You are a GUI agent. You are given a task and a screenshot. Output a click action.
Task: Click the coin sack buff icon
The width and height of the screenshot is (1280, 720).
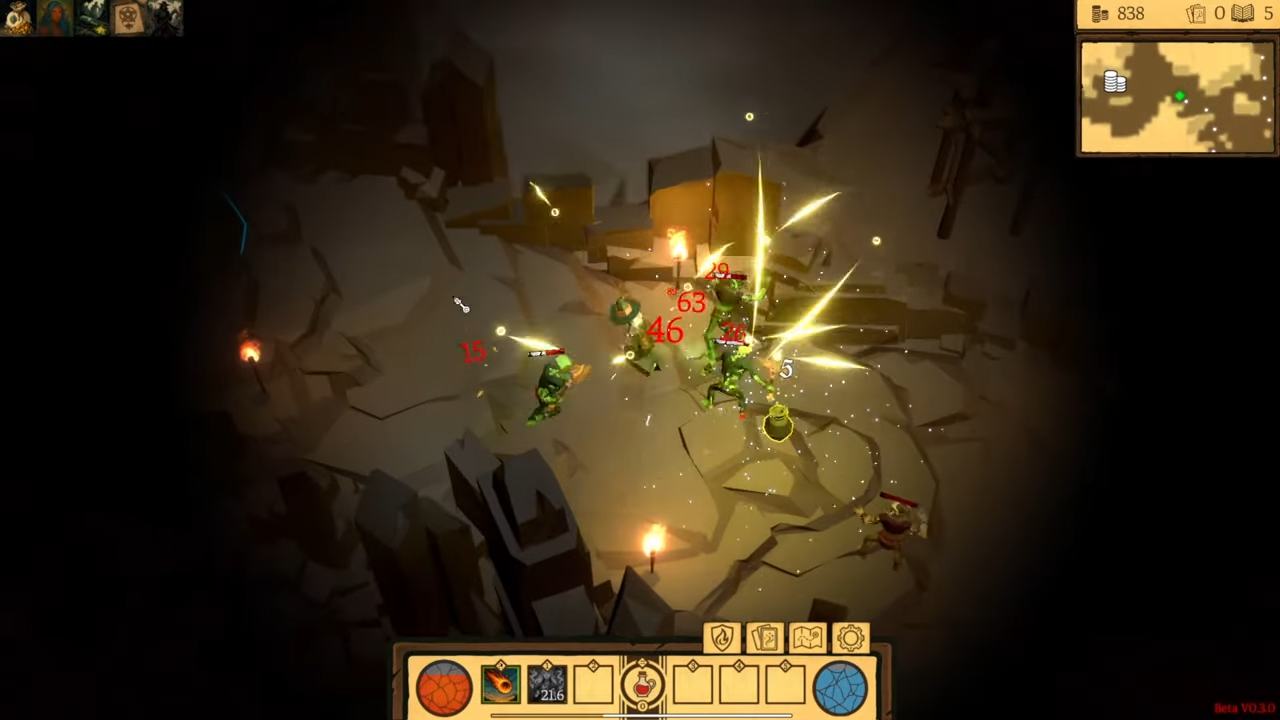(x=17, y=18)
